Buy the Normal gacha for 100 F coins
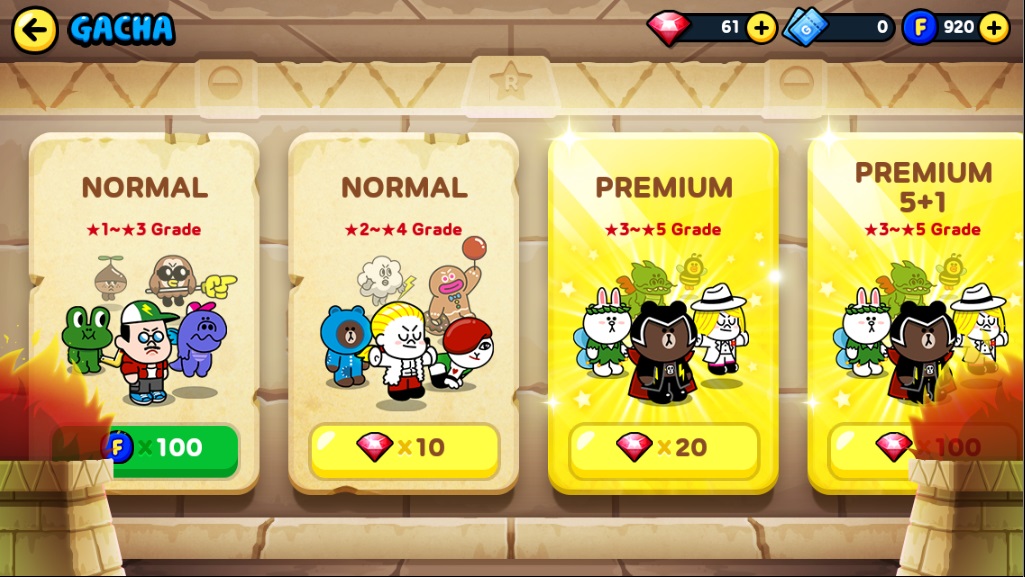The image size is (1025, 577). click(x=168, y=449)
